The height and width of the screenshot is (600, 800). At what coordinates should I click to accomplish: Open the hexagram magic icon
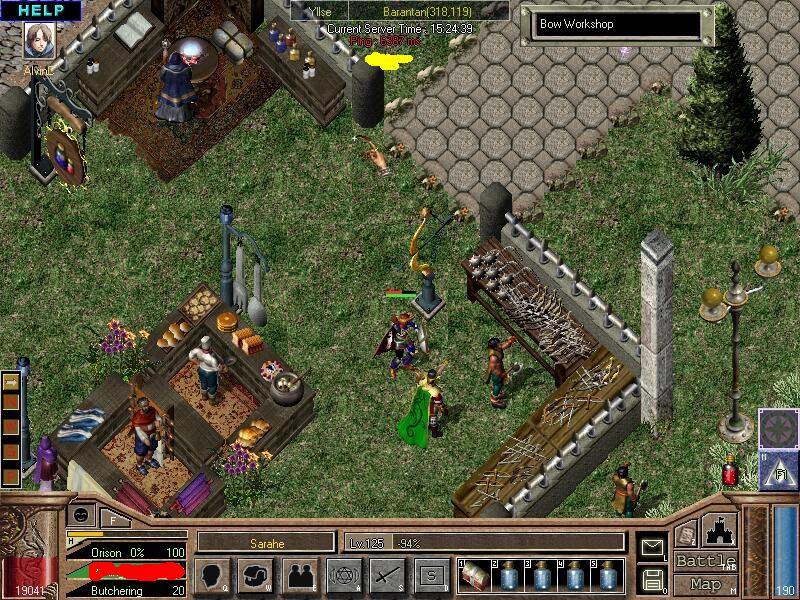[x=343, y=575]
